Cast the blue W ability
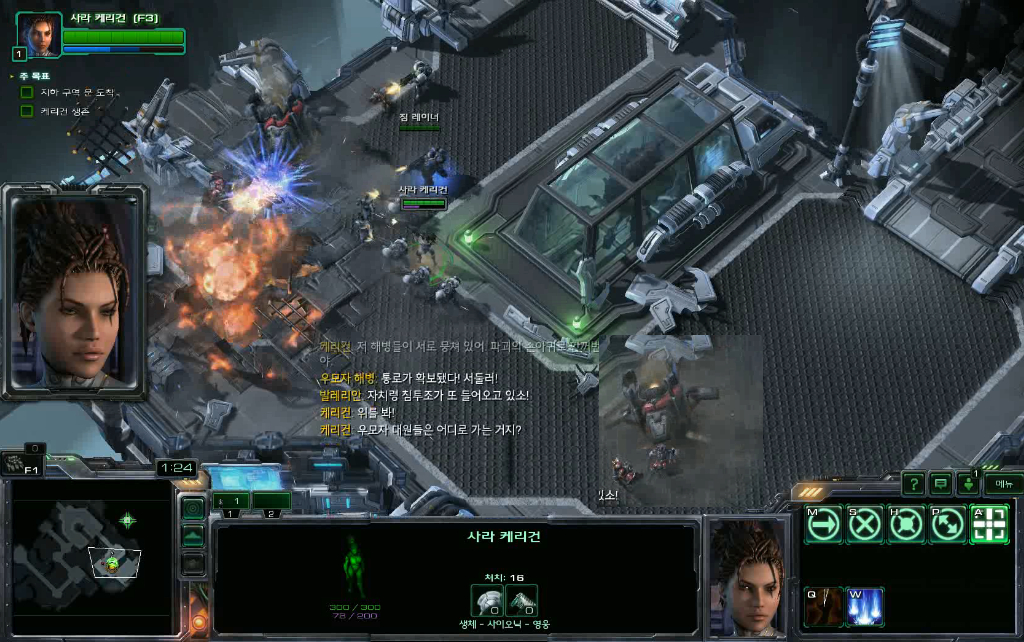 (x=865, y=607)
